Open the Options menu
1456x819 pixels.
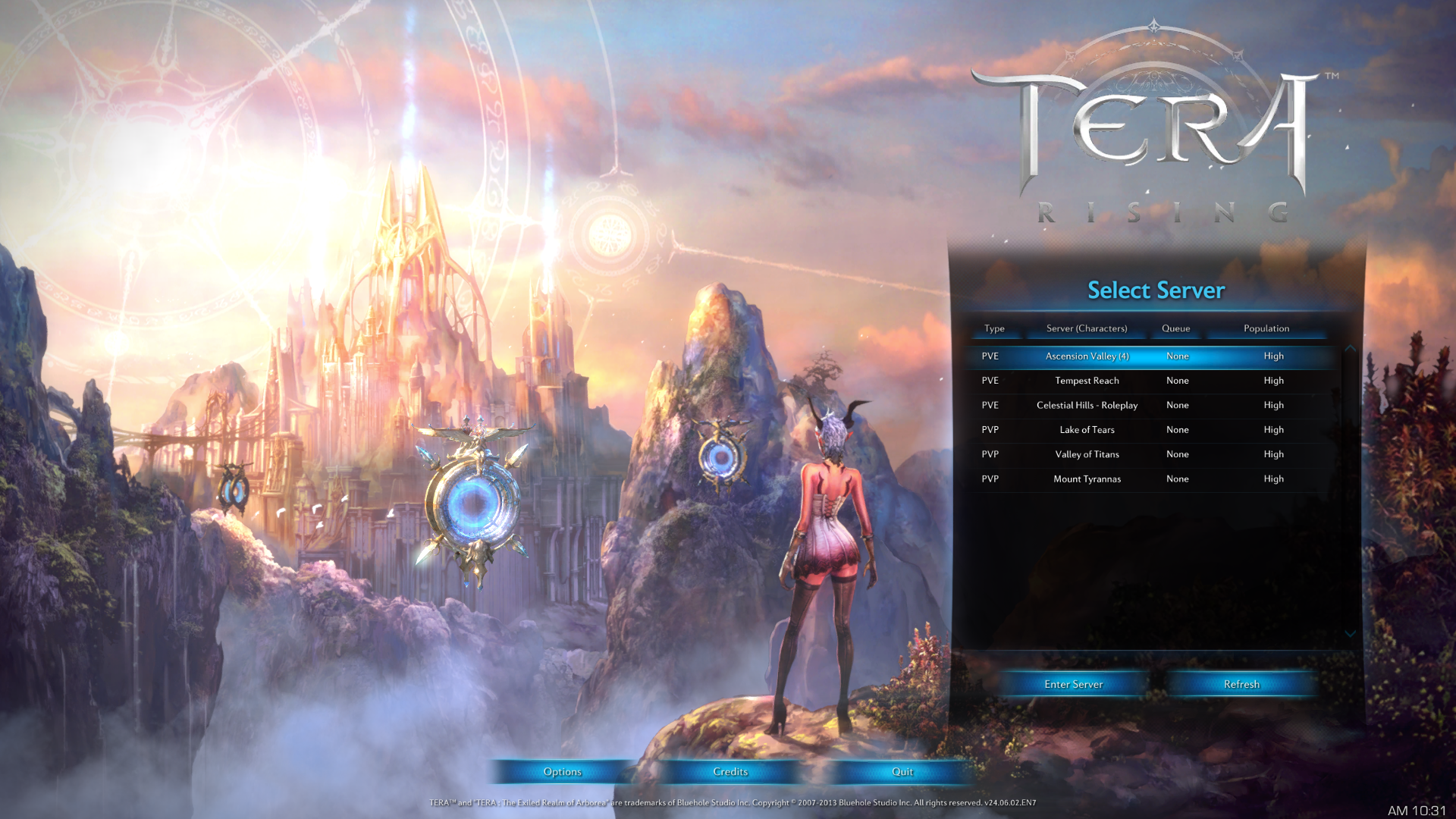562,772
